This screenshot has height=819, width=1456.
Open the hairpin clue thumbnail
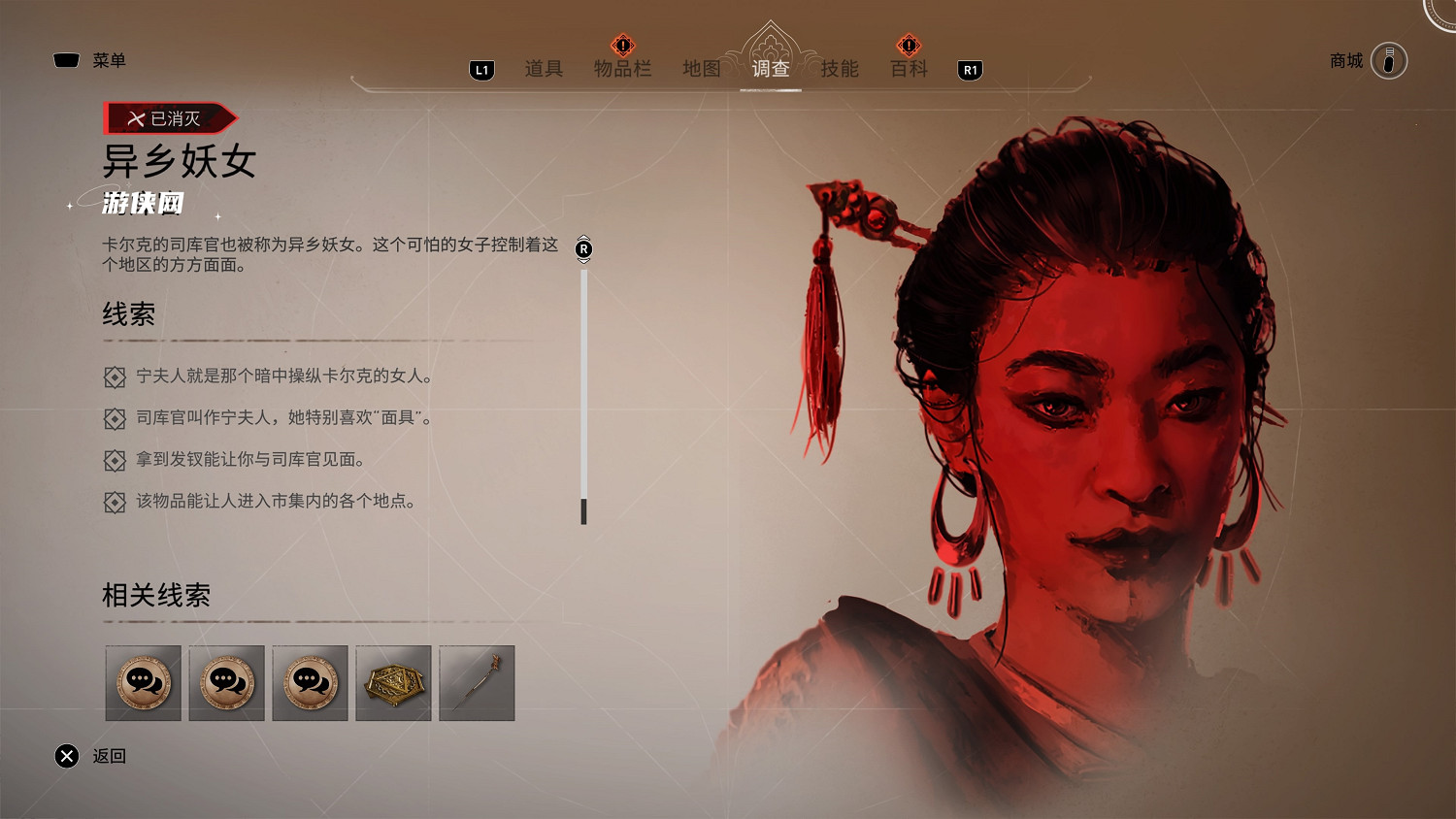(x=477, y=683)
